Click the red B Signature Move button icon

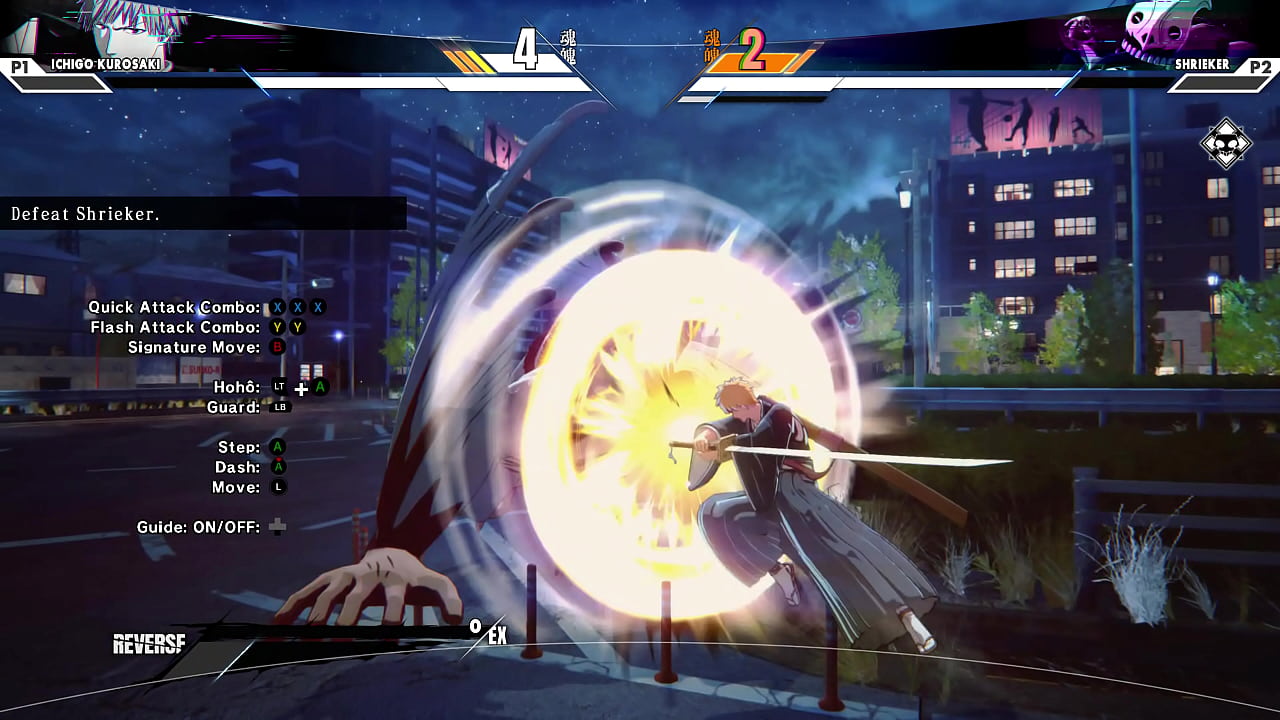[x=280, y=347]
